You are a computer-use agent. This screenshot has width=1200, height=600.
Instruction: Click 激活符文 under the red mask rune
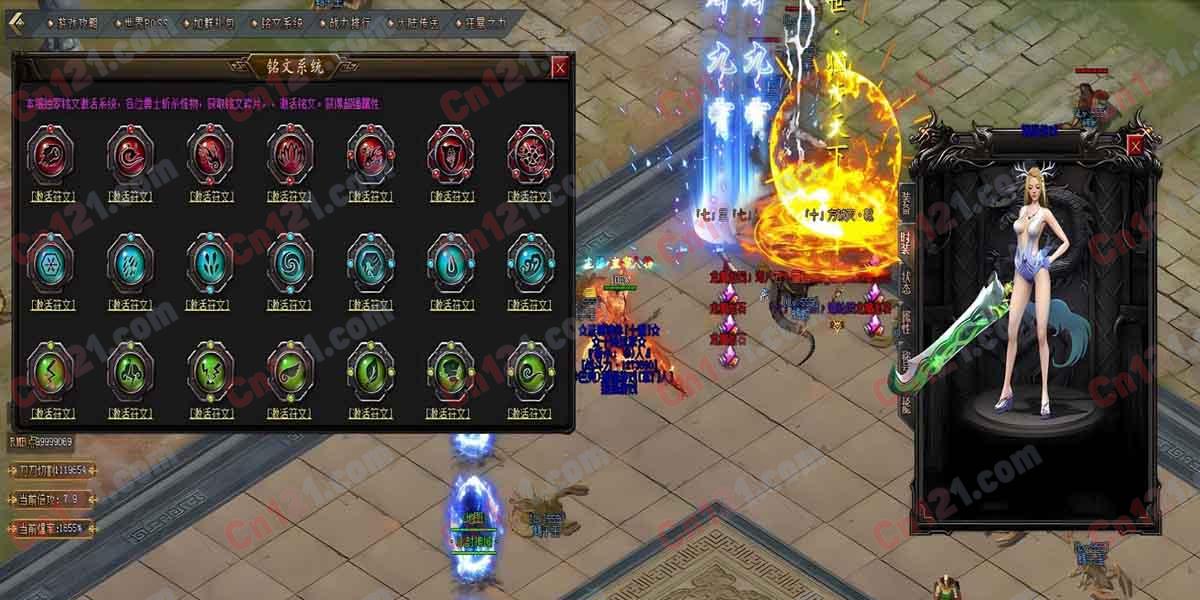pos(450,196)
